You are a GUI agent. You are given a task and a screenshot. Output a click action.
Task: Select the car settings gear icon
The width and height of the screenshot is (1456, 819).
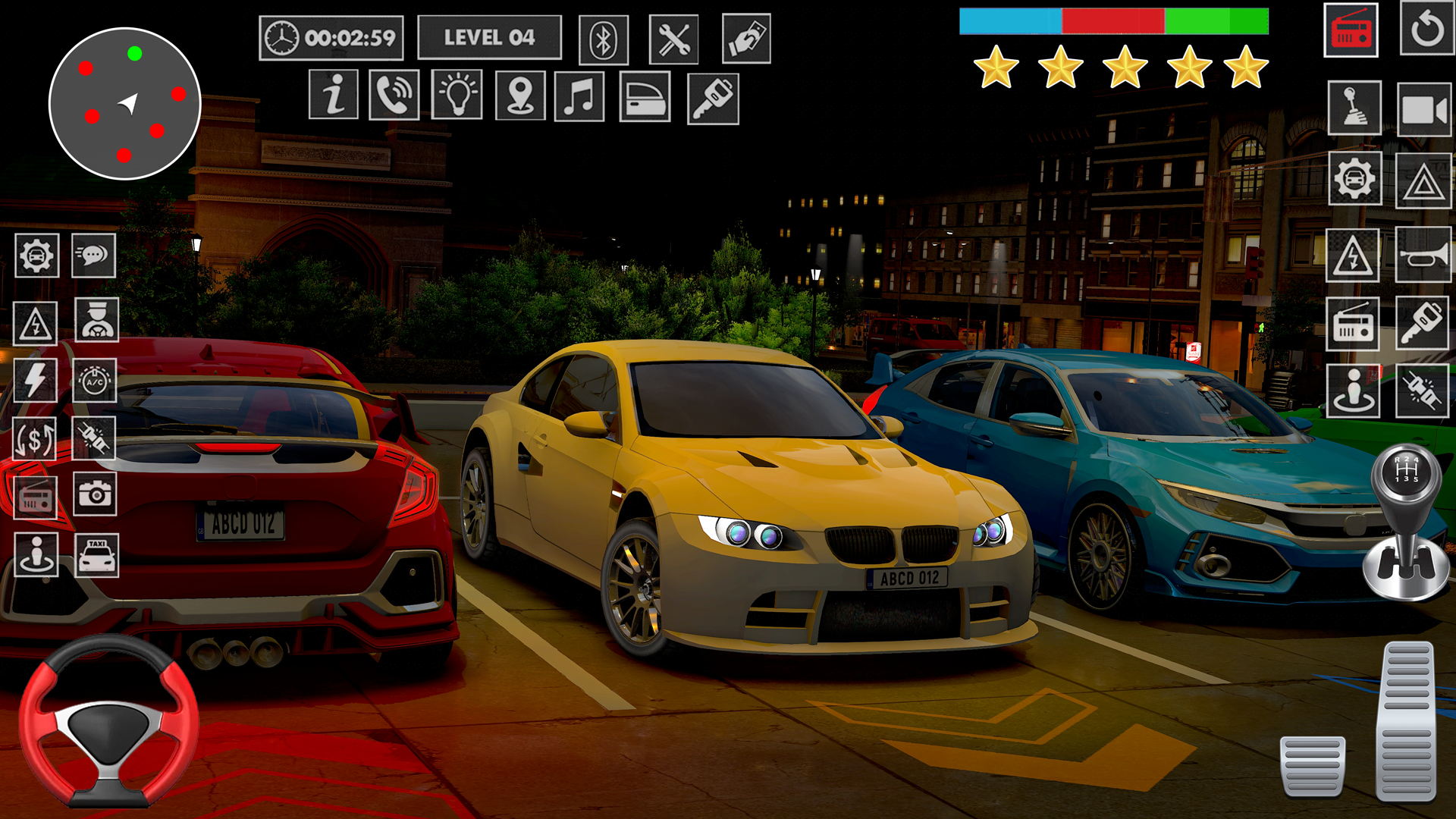35,256
